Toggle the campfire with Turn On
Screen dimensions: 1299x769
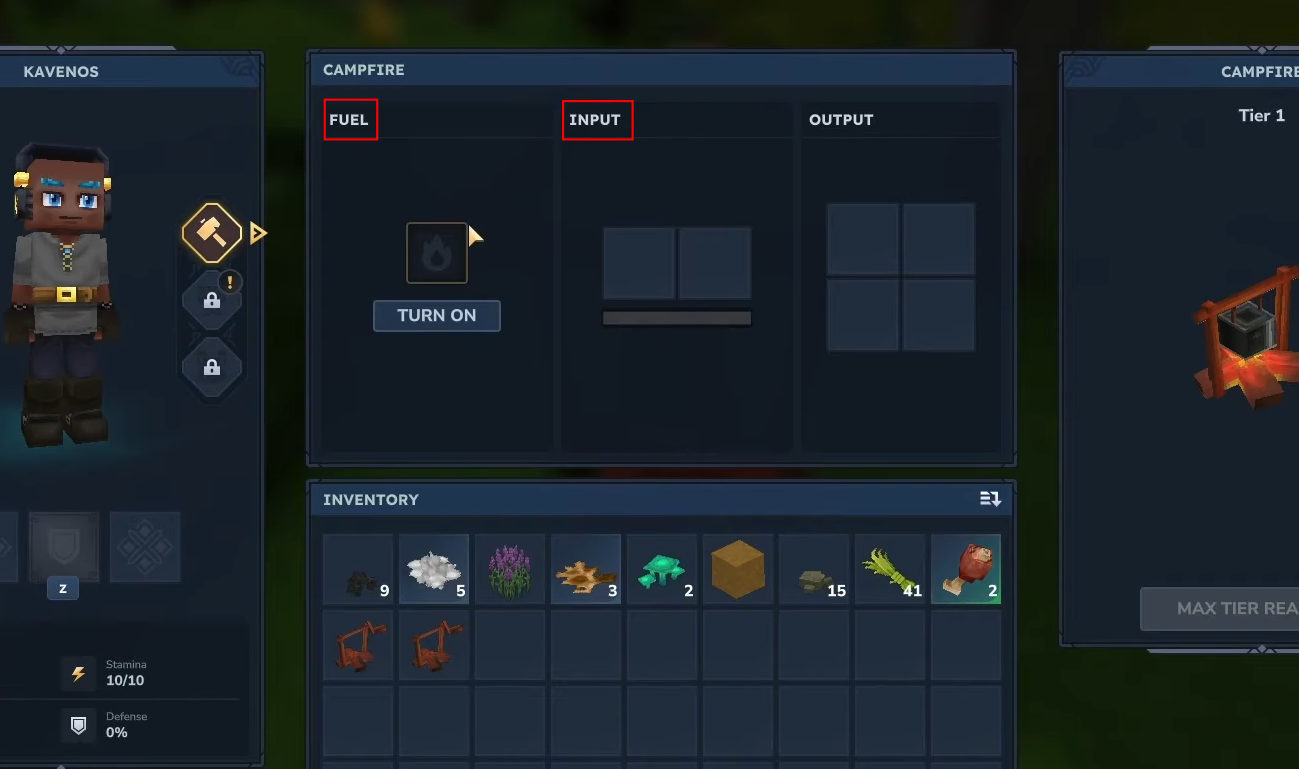437,315
